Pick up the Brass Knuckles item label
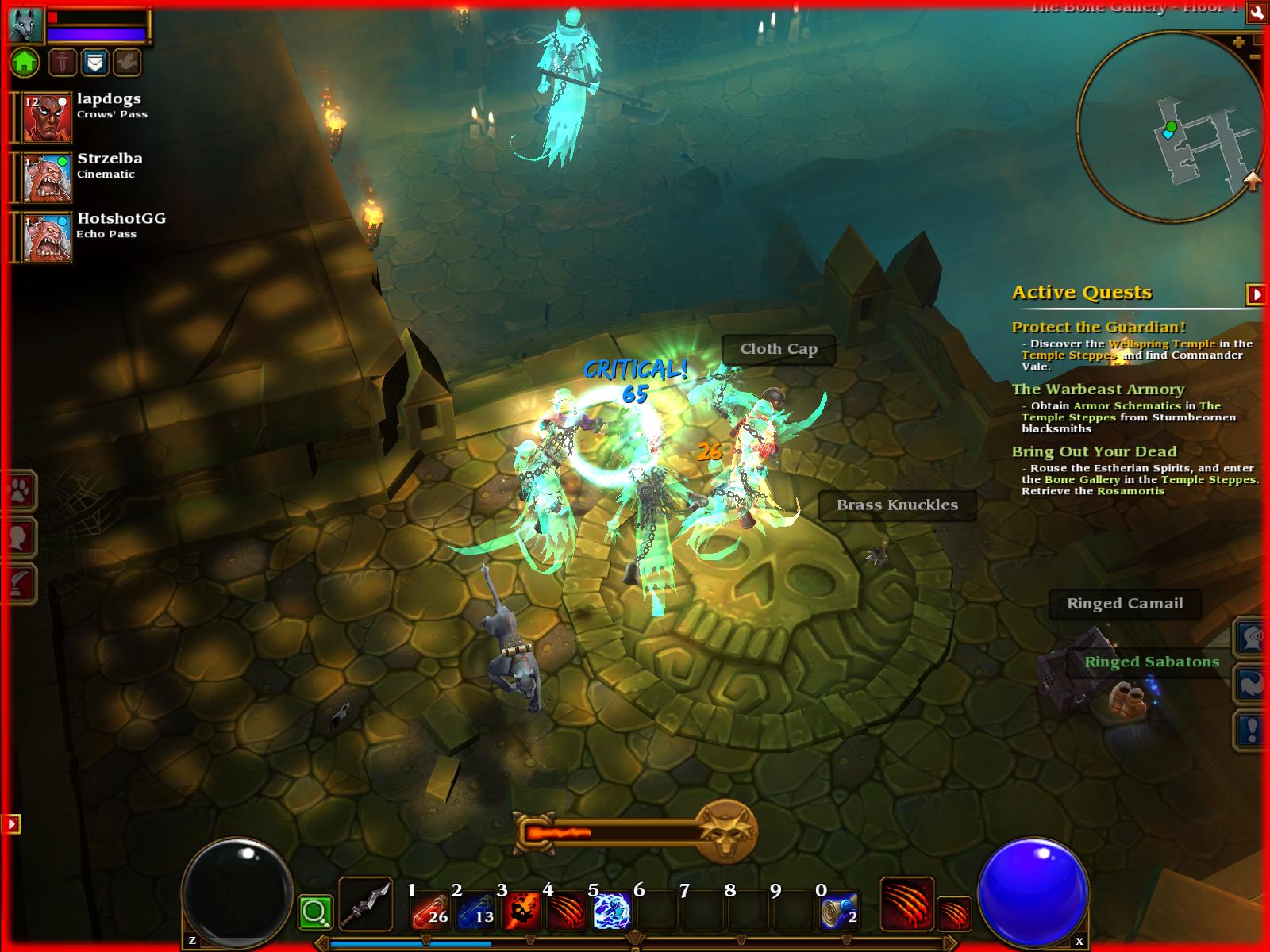Viewport: 1270px width, 952px height. coord(897,505)
